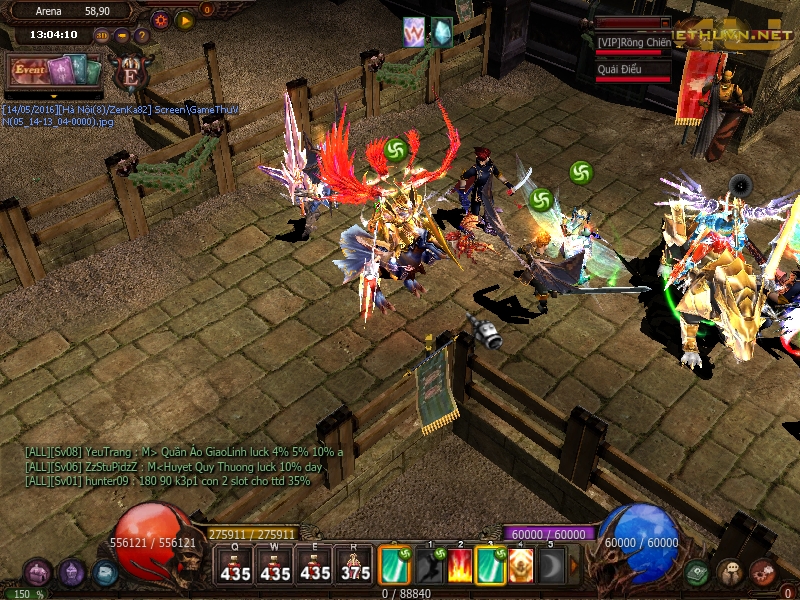
Task: Open the purple chest icon at bottom left
Action: coord(38,573)
